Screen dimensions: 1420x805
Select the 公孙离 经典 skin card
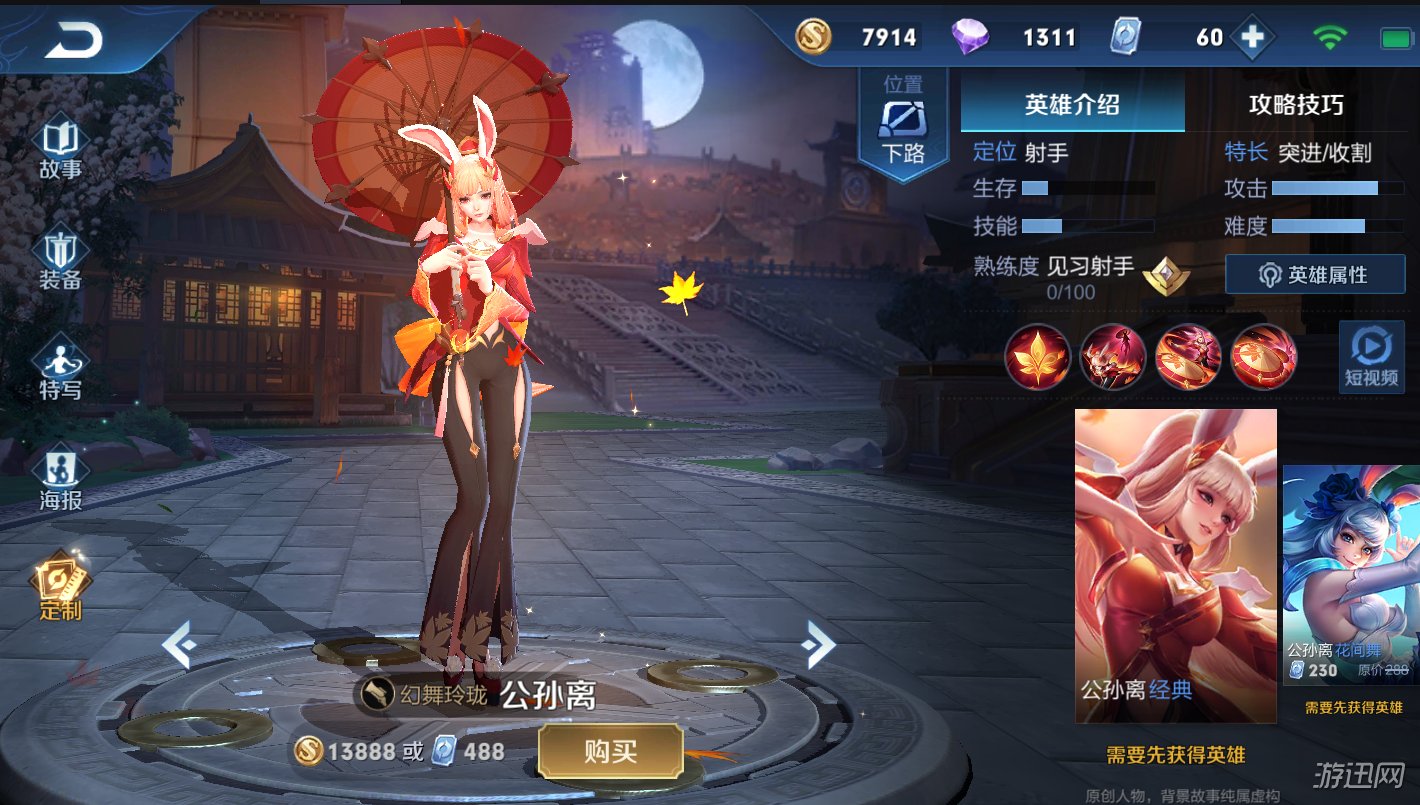pos(1175,565)
